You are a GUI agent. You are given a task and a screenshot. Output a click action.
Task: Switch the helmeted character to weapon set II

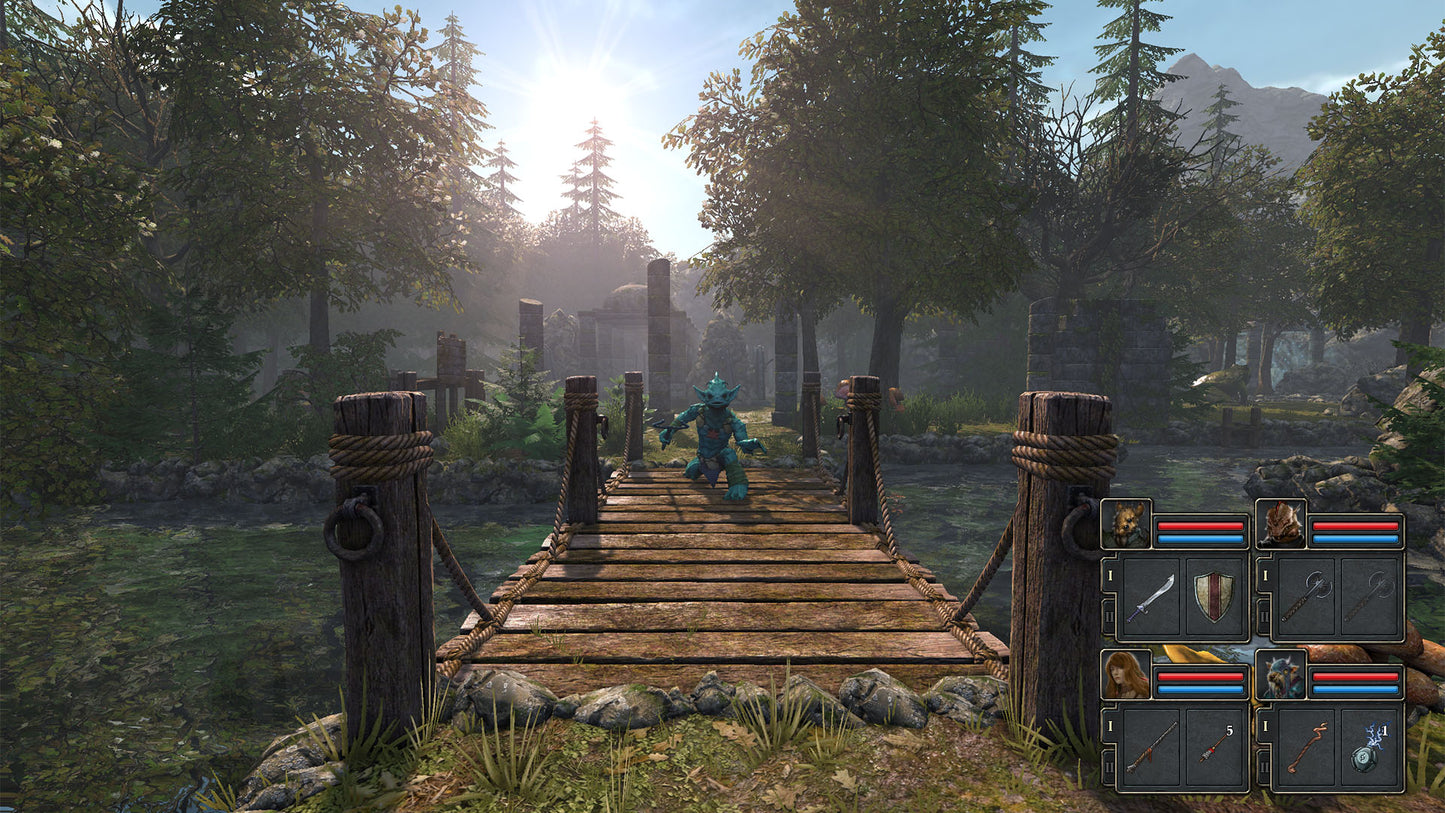[x=1263, y=765]
